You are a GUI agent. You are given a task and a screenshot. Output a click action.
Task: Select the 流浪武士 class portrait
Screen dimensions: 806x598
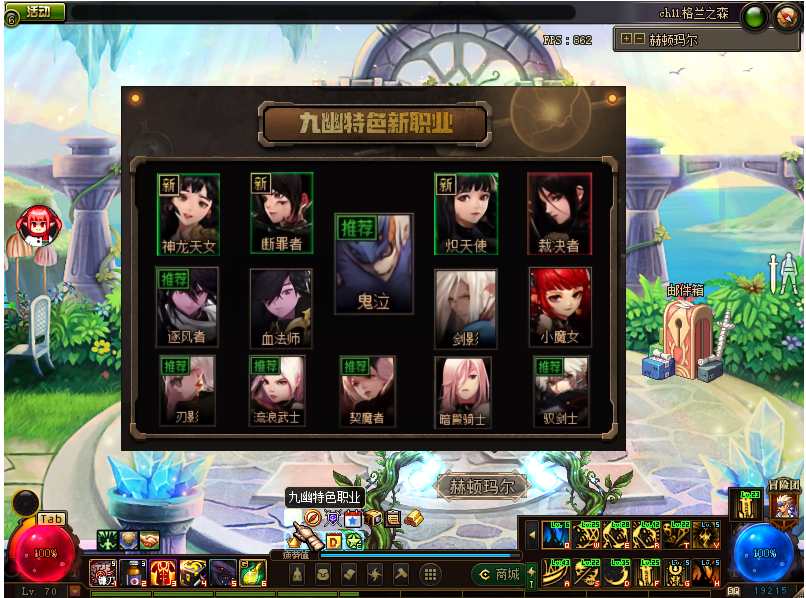[x=277, y=390]
